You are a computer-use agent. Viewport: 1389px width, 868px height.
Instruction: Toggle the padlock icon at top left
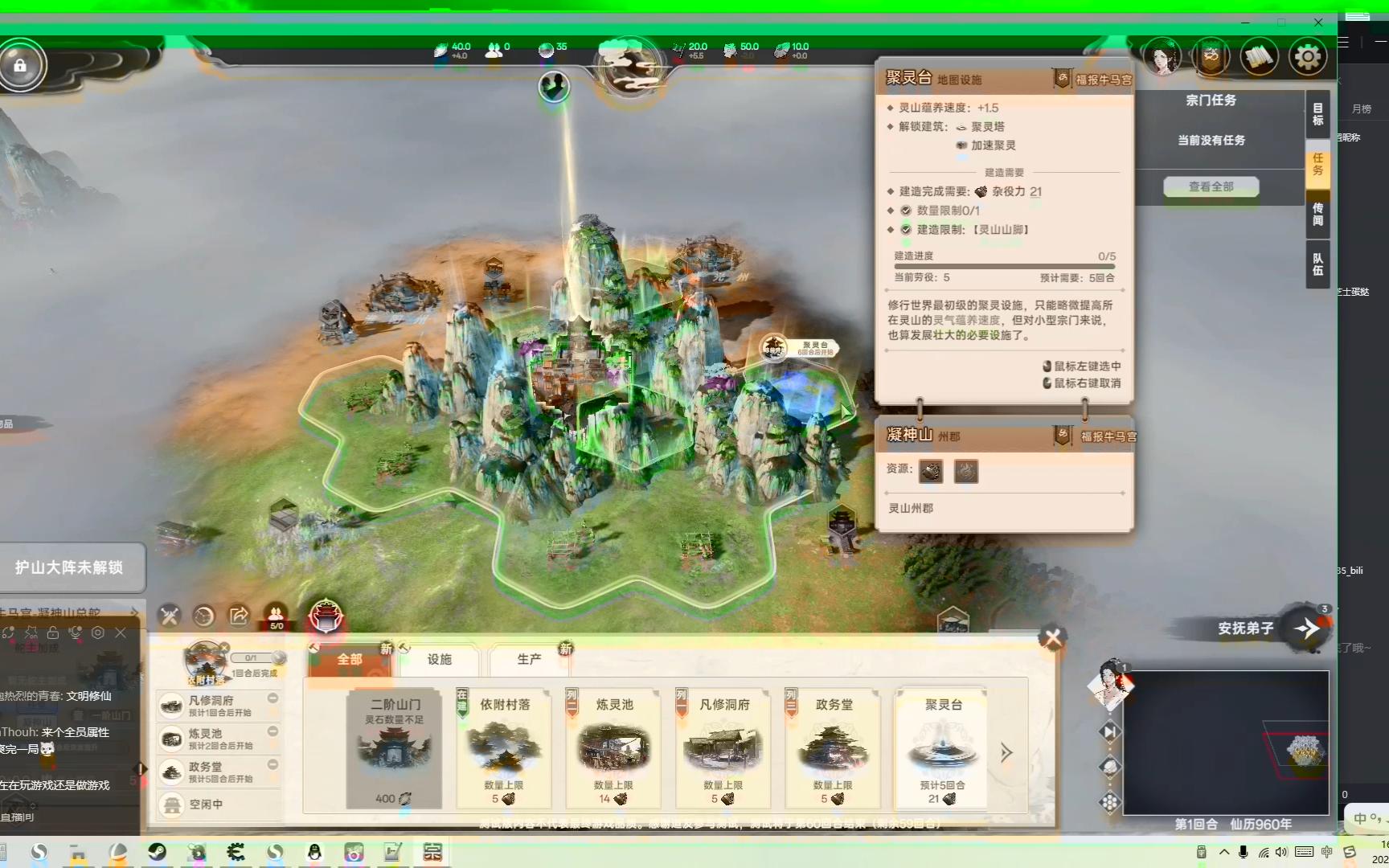22,65
